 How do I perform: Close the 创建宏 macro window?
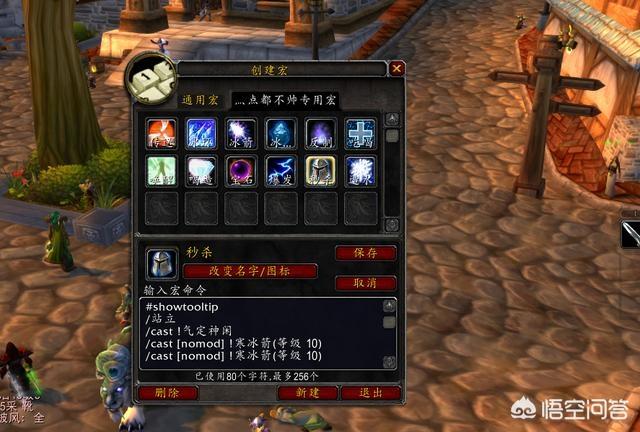point(397,69)
